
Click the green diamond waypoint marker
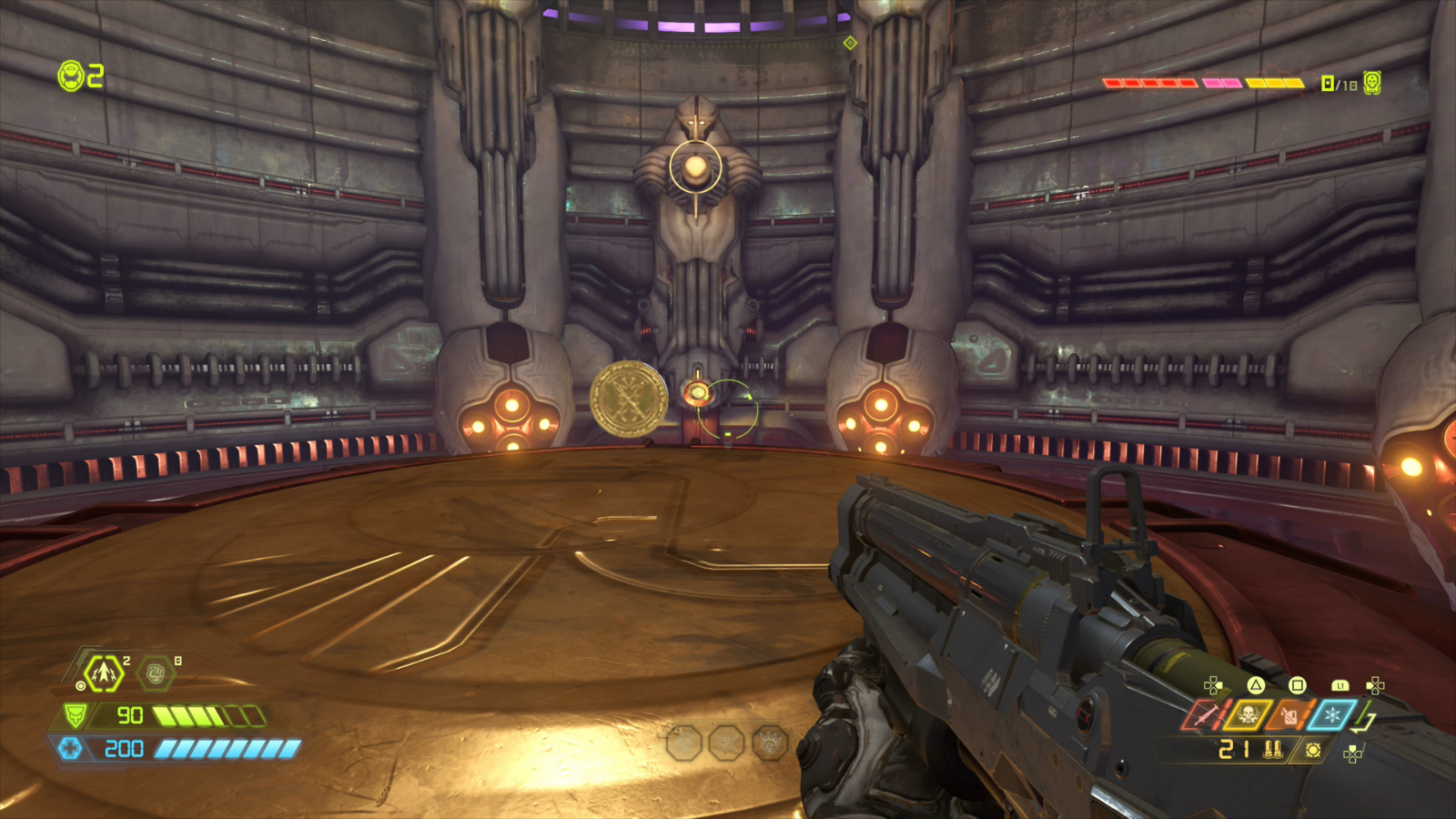coord(851,41)
